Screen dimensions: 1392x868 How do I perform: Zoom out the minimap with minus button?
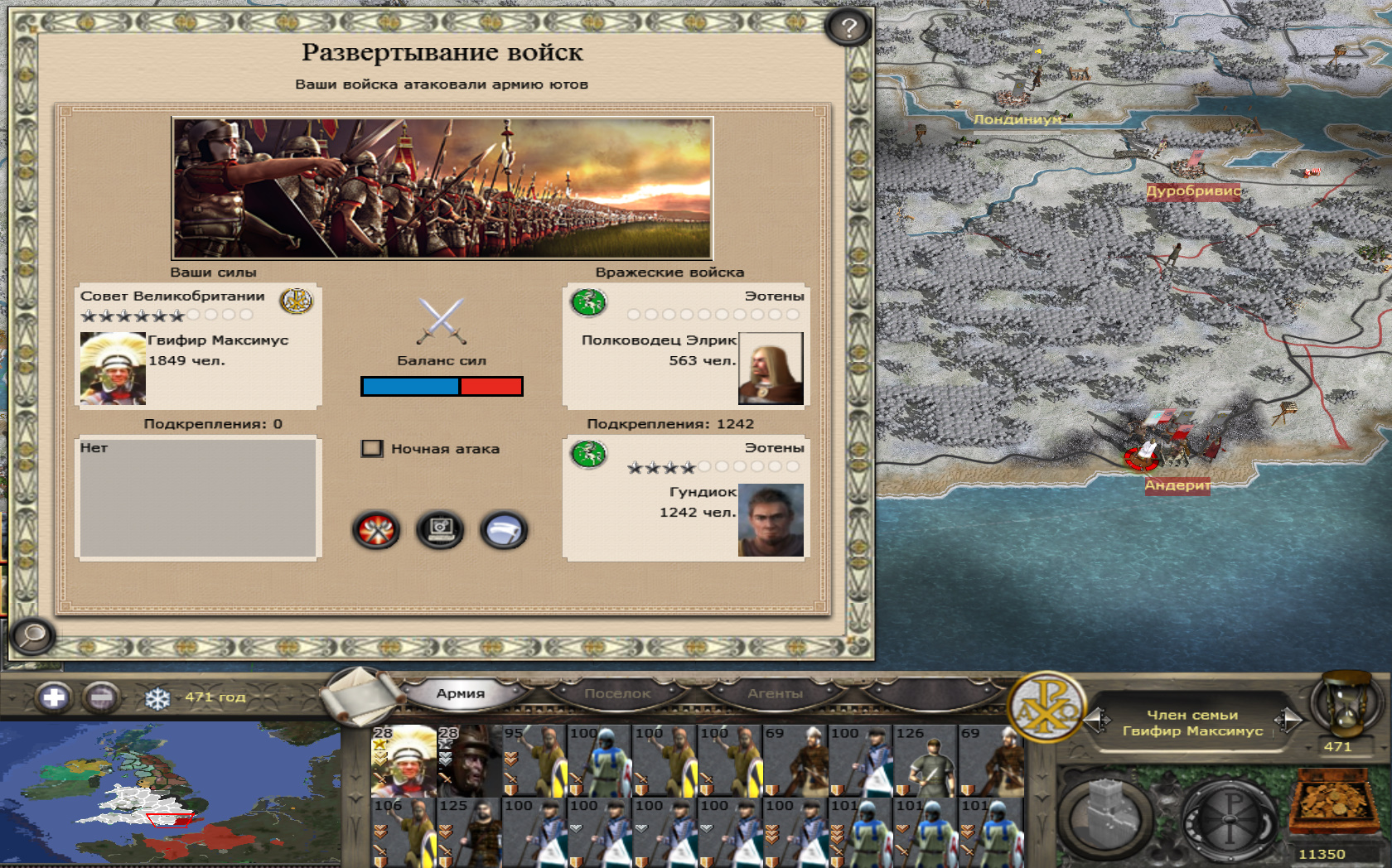tap(101, 697)
